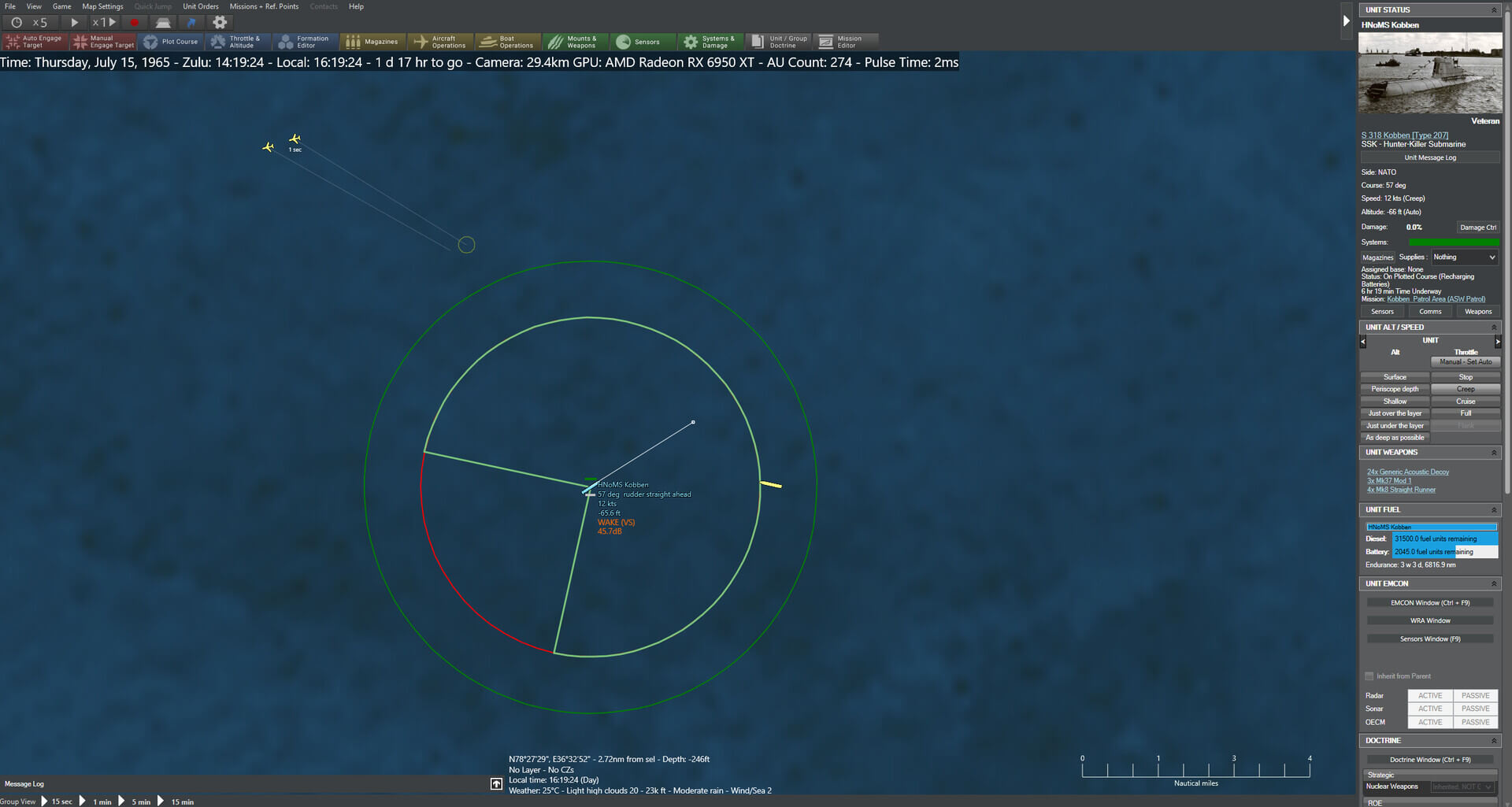Set Radar to PASSIVE in EMCON panel
Viewport: 1512px width, 807px height.
tap(1474, 695)
